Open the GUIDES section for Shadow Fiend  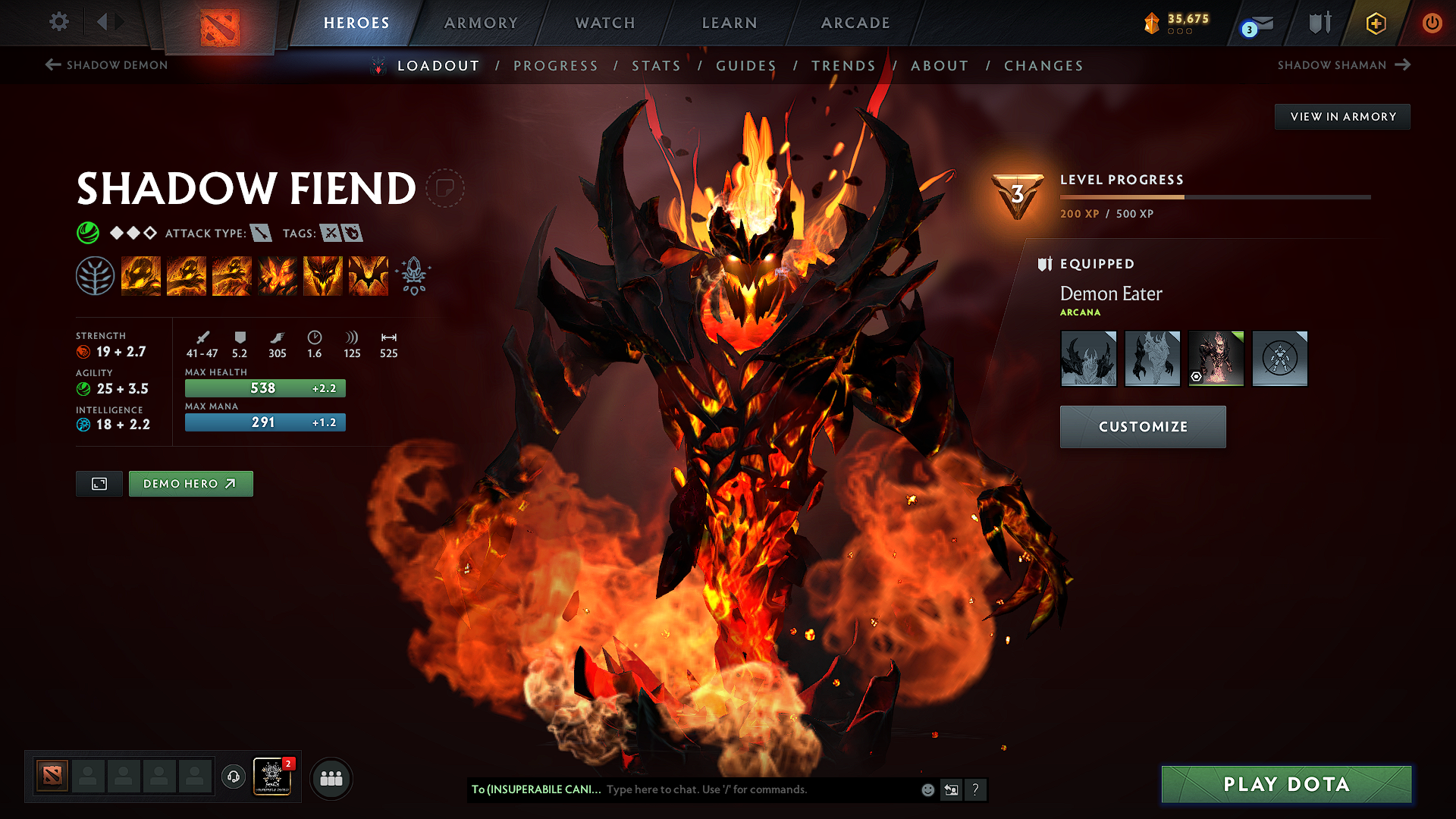click(746, 66)
